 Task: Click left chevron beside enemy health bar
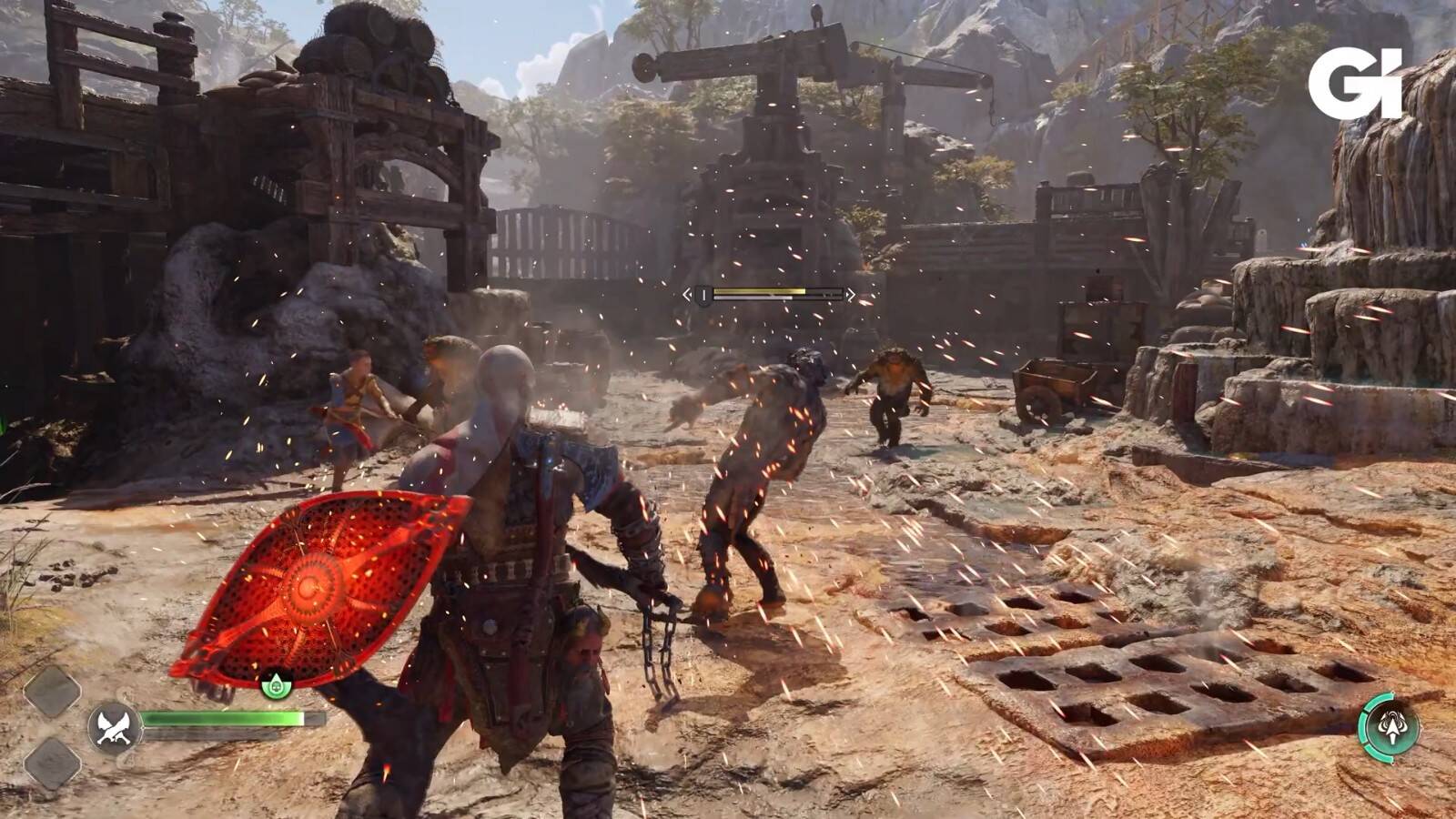pyautogui.click(x=688, y=295)
